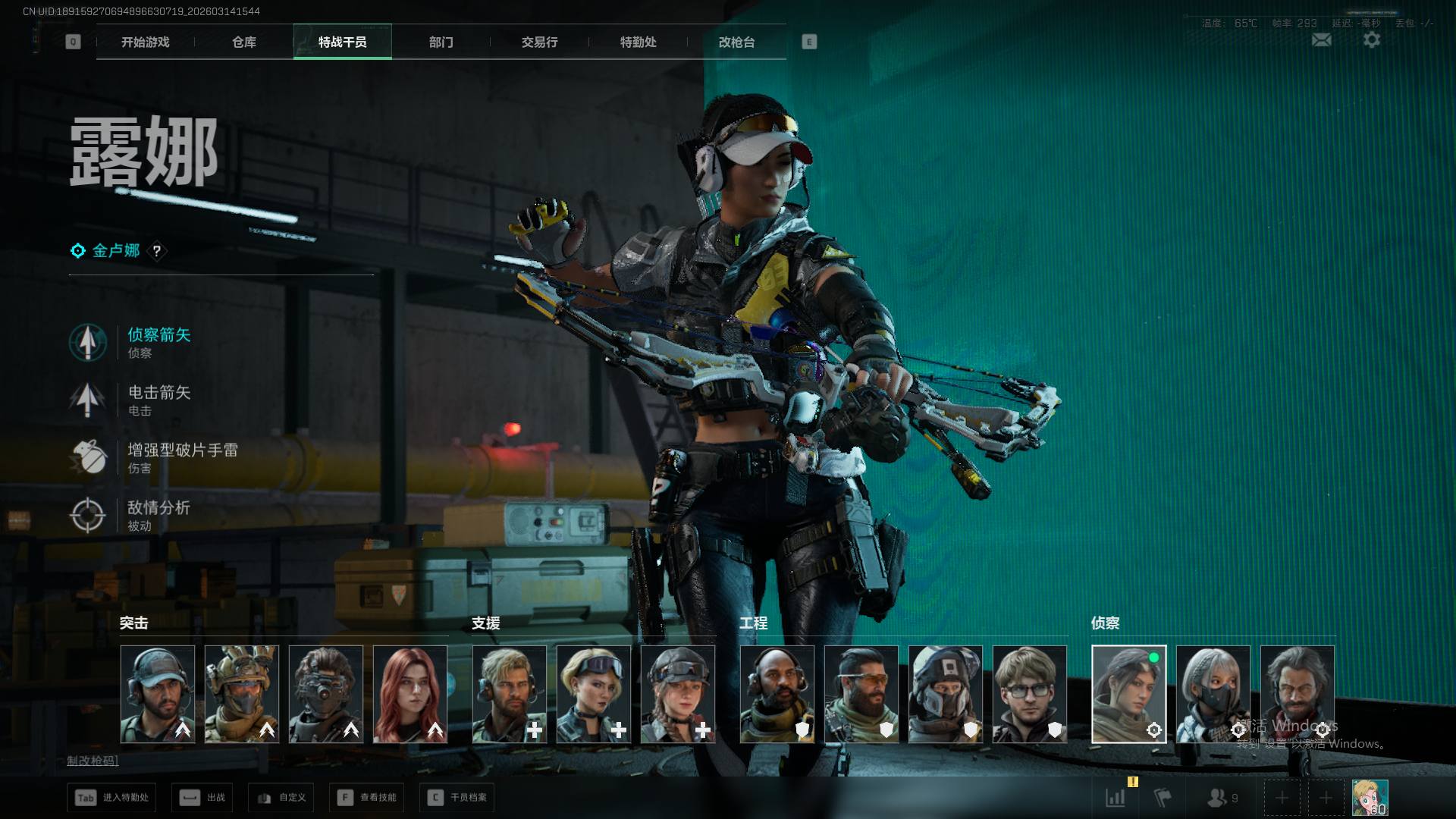Open the mail envelope icon
The height and width of the screenshot is (819, 1456).
(1321, 40)
